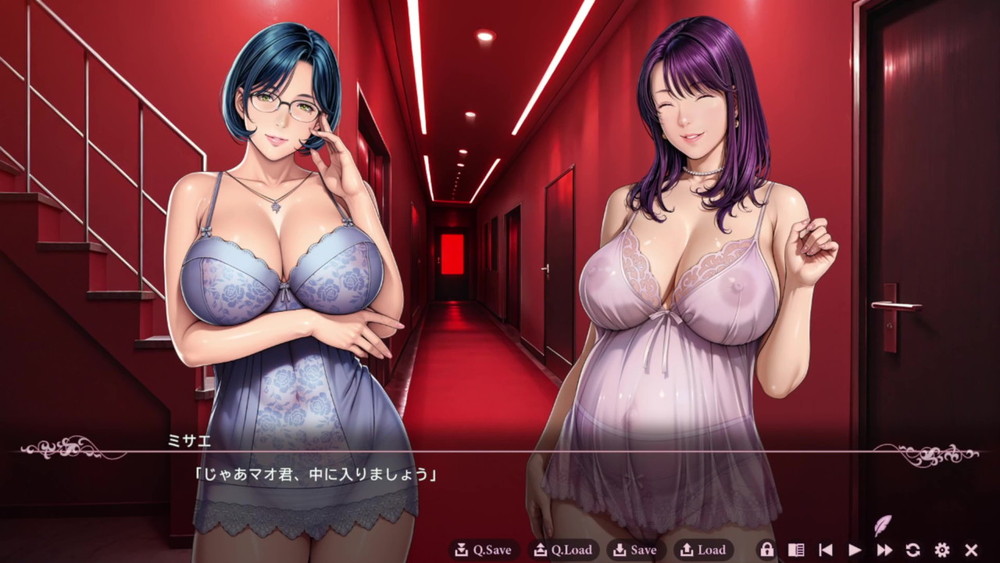Jump back with the previous-skip arrow
The width and height of the screenshot is (1000, 563).
tap(826, 550)
